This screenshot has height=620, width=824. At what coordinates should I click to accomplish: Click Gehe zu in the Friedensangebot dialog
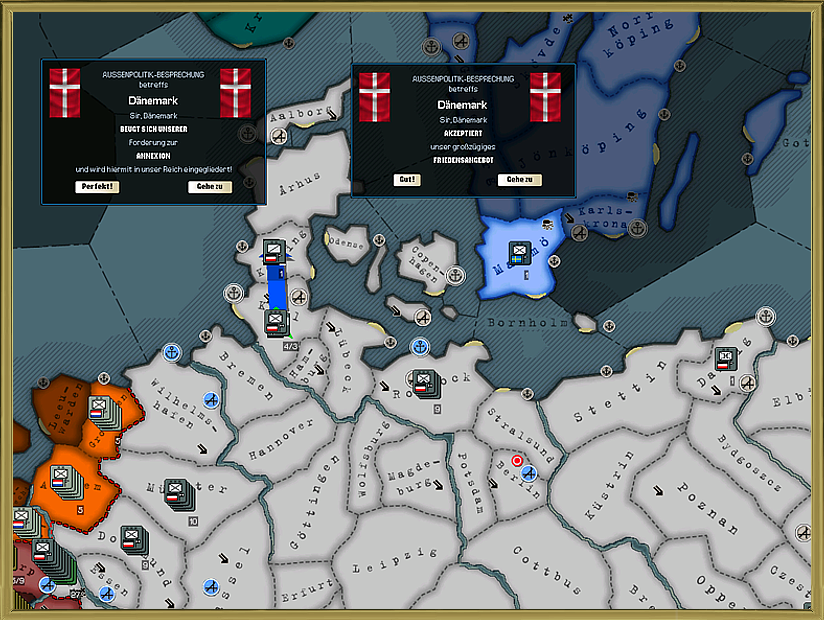click(x=520, y=180)
